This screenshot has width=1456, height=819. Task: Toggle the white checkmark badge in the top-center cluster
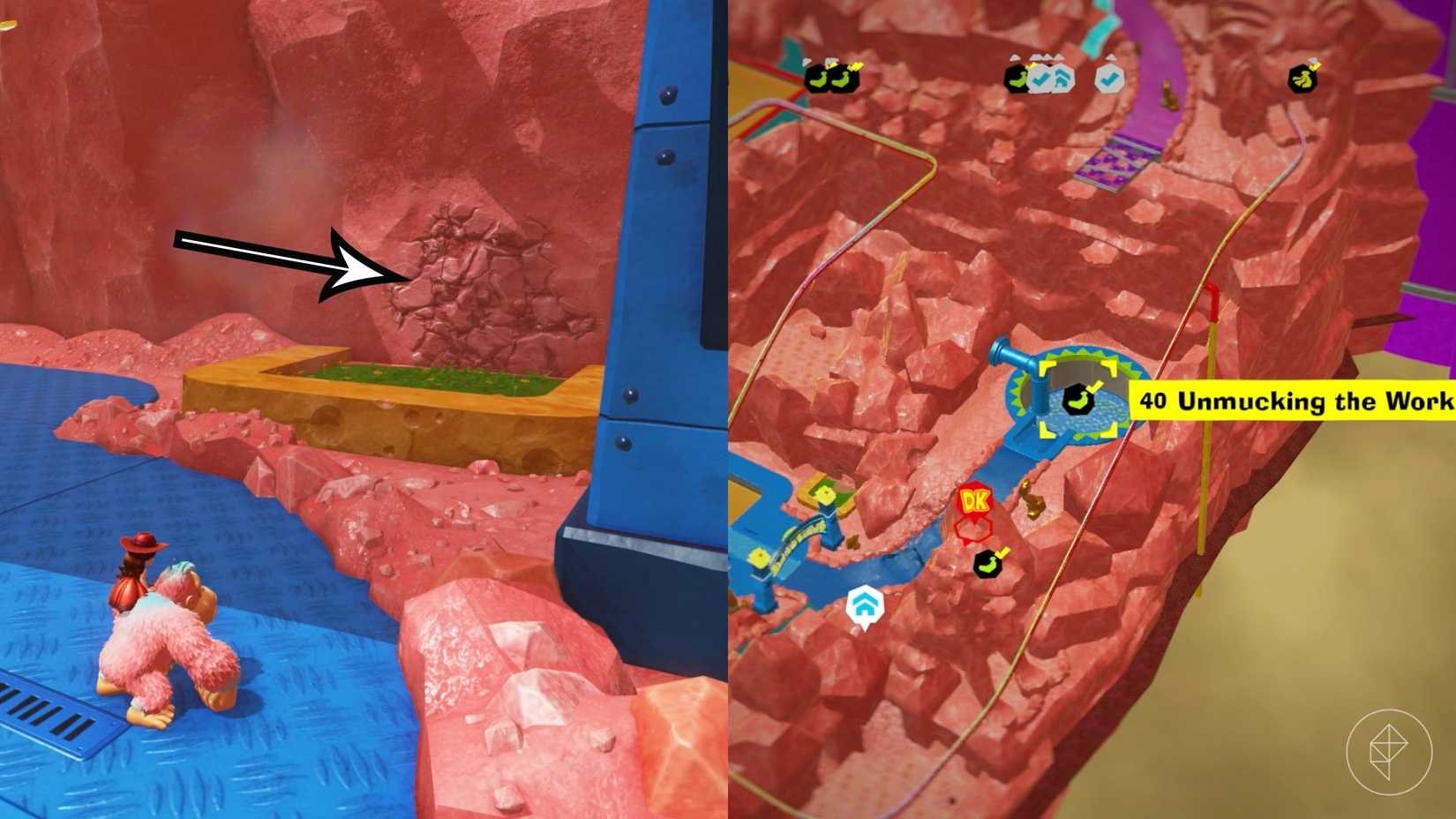[1111, 79]
